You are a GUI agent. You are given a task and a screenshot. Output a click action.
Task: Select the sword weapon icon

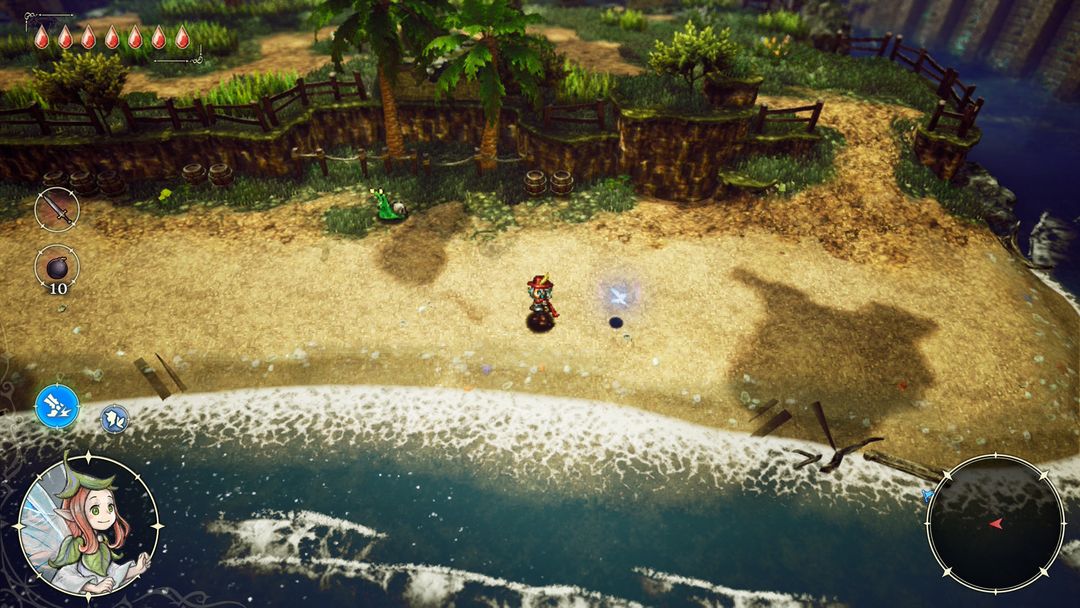pos(57,210)
